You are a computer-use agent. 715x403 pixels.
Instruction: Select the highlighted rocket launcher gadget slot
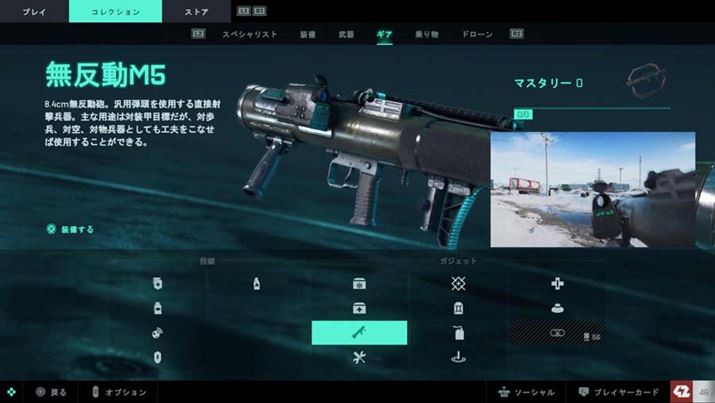tap(359, 333)
